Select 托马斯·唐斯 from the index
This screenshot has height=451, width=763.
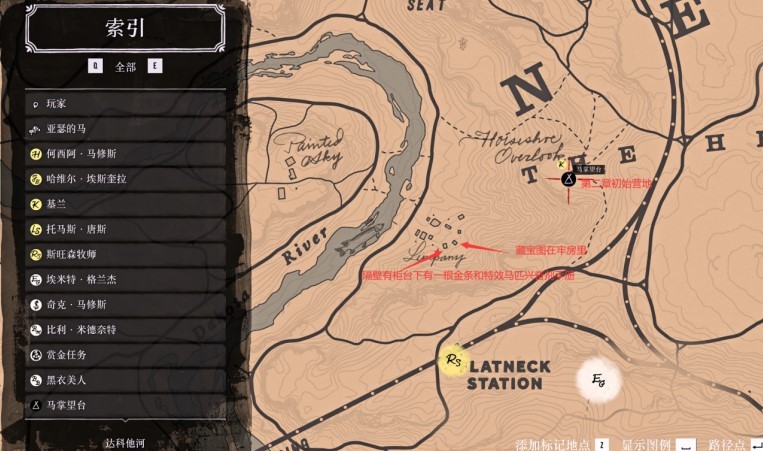pos(125,229)
